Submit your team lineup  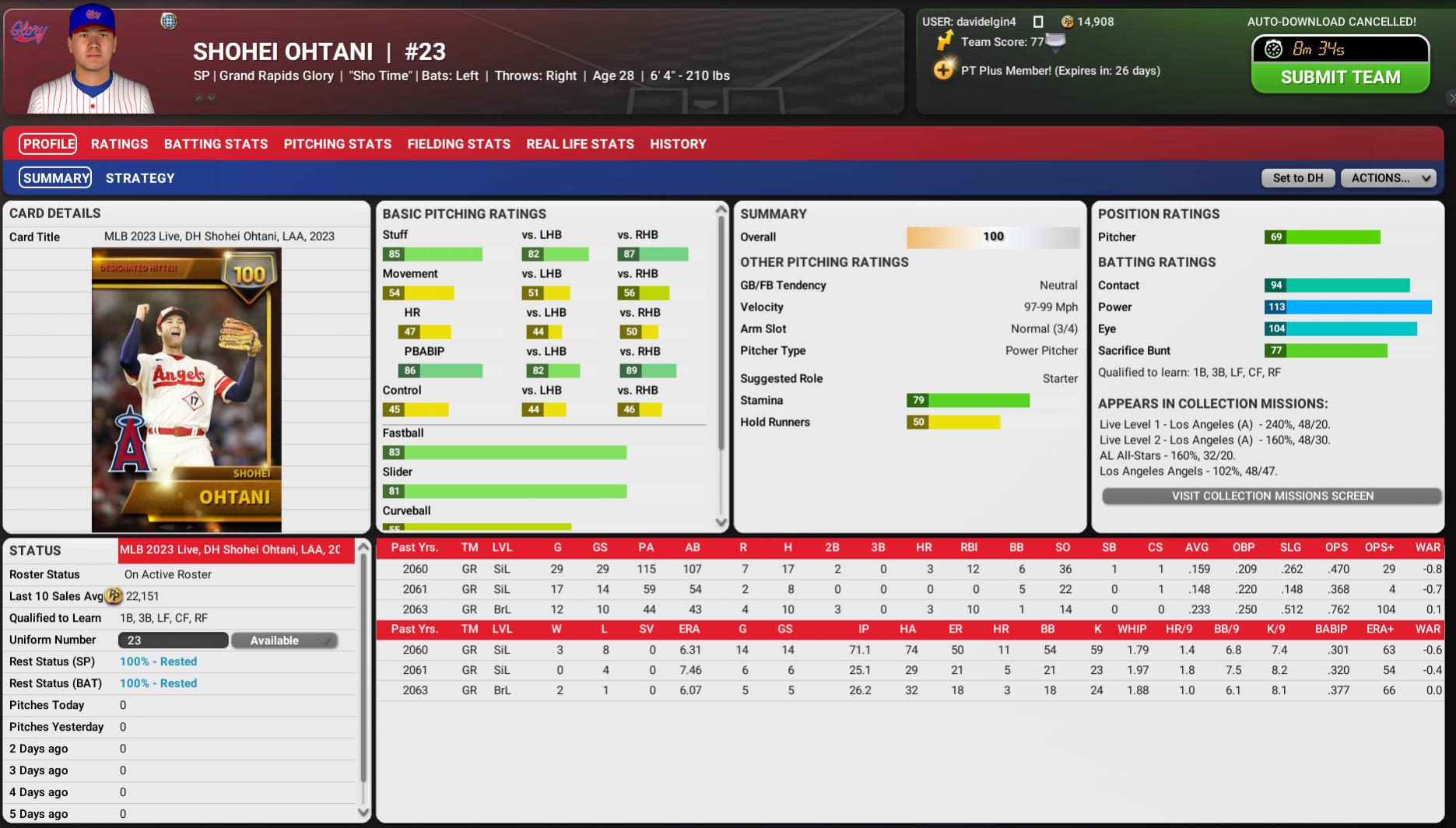(1340, 77)
